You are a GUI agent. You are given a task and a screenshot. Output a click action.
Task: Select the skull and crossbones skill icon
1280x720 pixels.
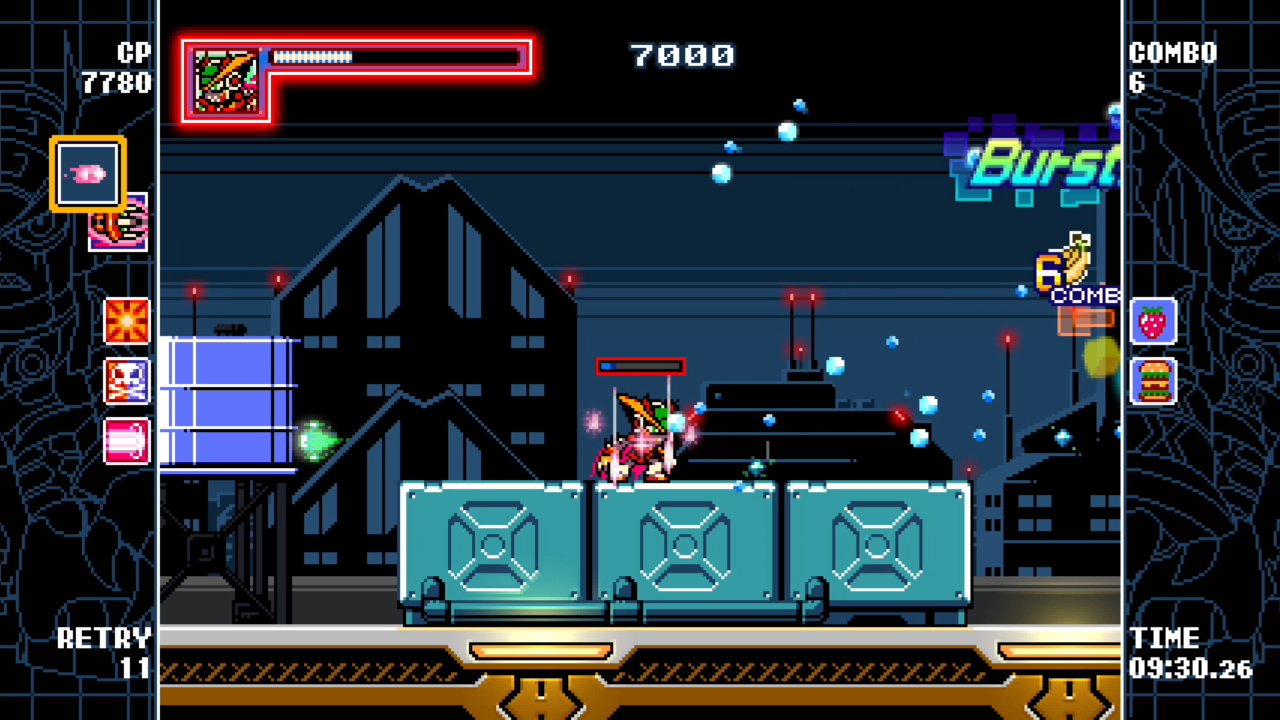pyautogui.click(x=128, y=381)
